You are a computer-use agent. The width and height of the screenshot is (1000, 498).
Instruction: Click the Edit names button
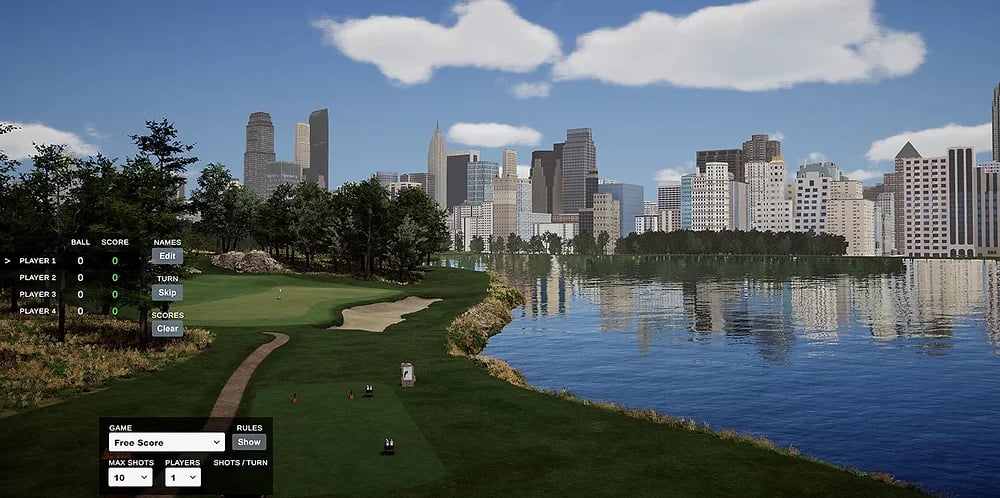click(167, 256)
